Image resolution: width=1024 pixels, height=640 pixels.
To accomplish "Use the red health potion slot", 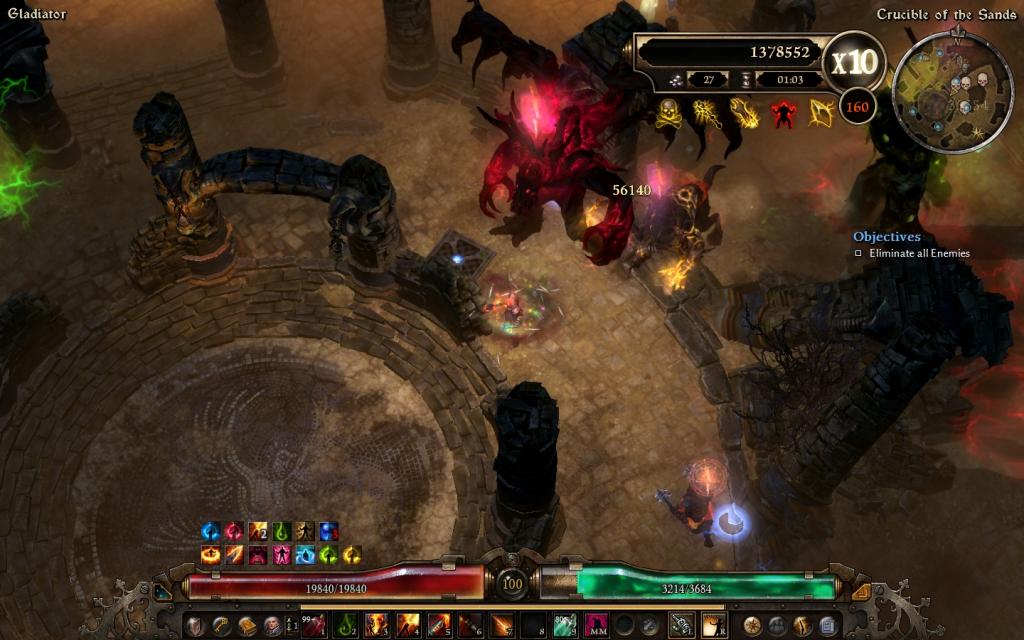I will click(x=315, y=626).
